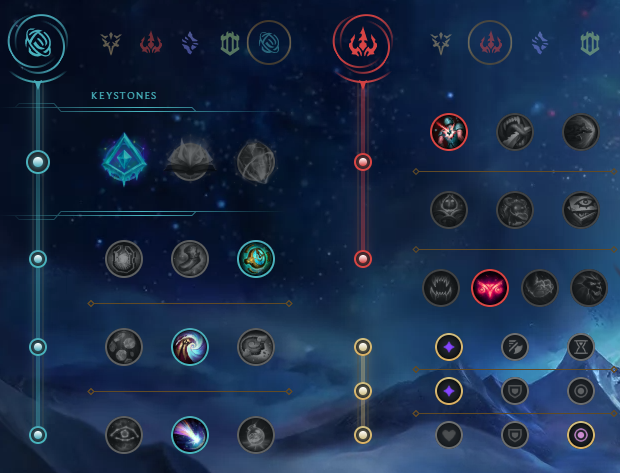The height and width of the screenshot is (473, 620).
Task: Select the Glacial Augment keystone
Action: point(124,159)
